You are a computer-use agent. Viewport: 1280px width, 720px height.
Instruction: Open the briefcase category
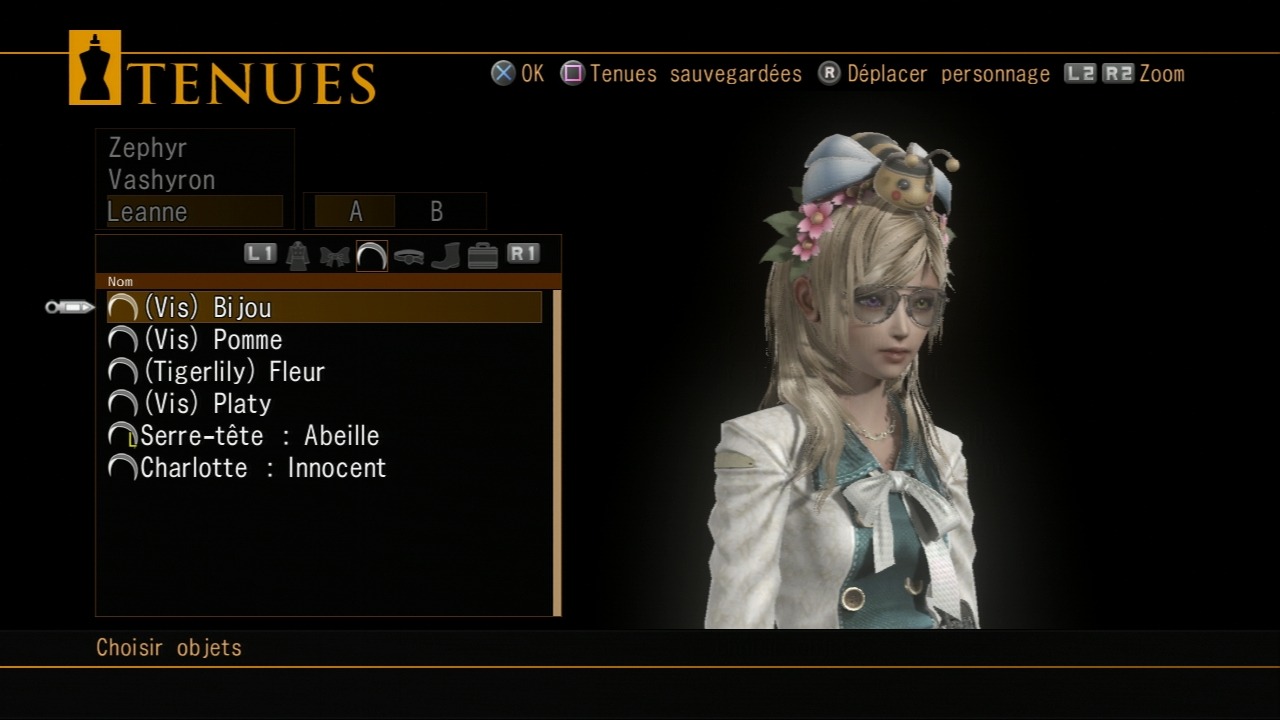(x=482, y=256)
